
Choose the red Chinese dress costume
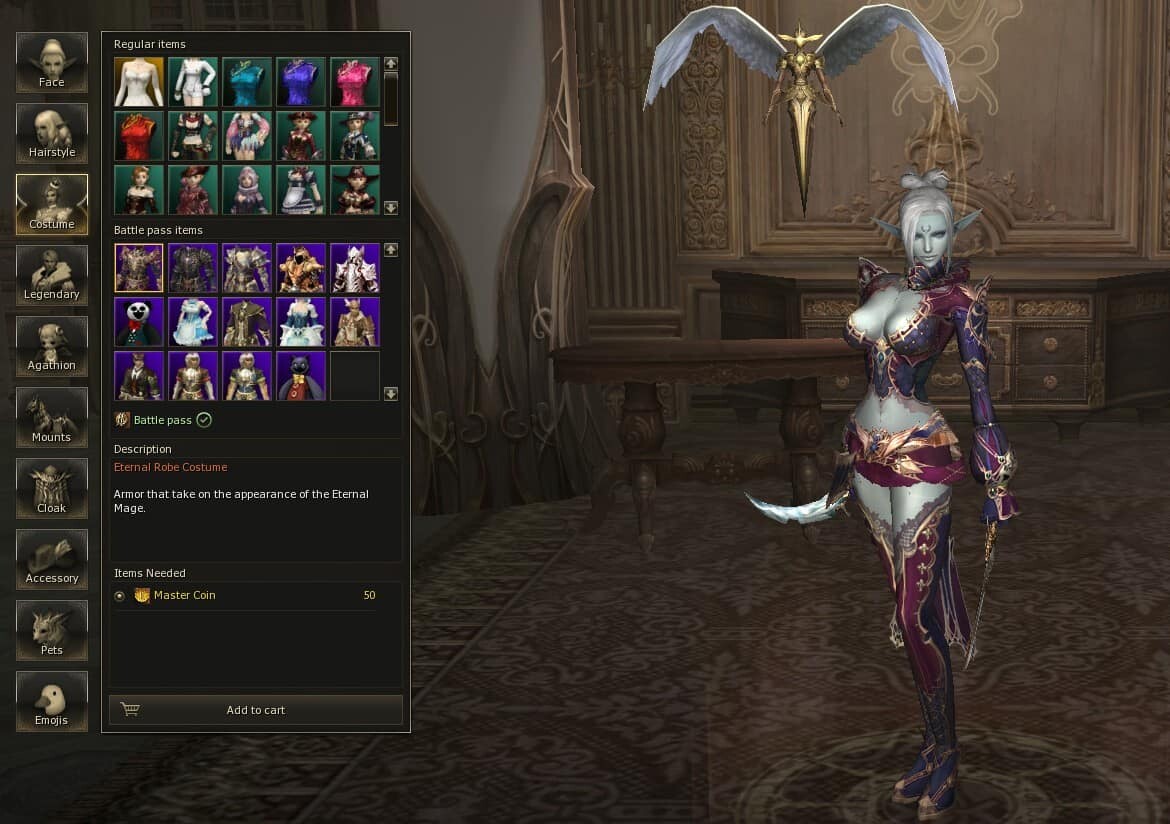139,136
